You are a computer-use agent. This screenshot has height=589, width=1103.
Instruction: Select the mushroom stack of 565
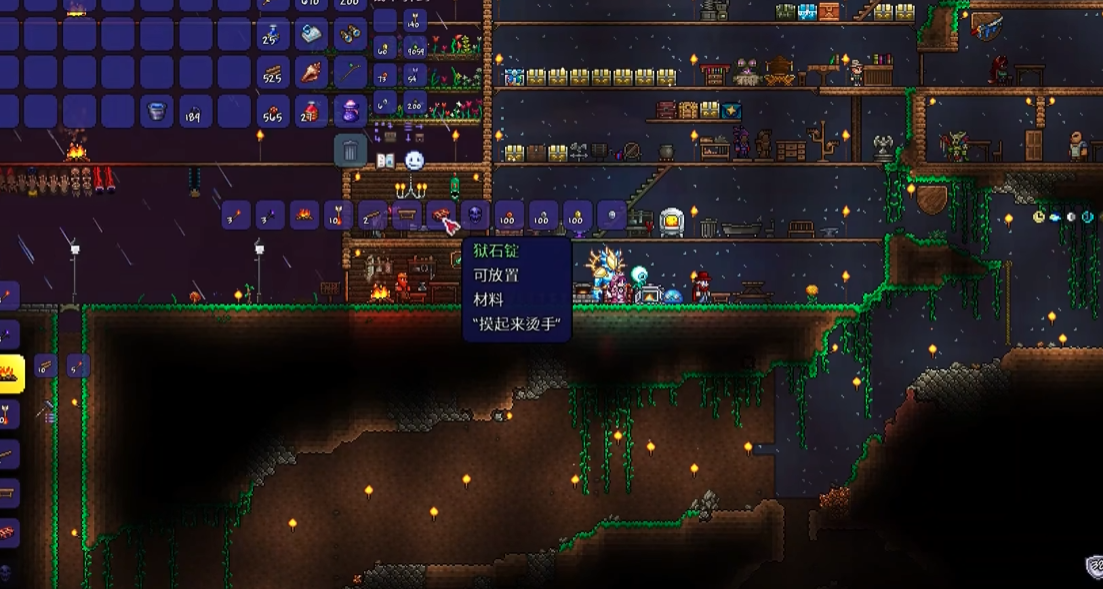click(x=272, y=111)
